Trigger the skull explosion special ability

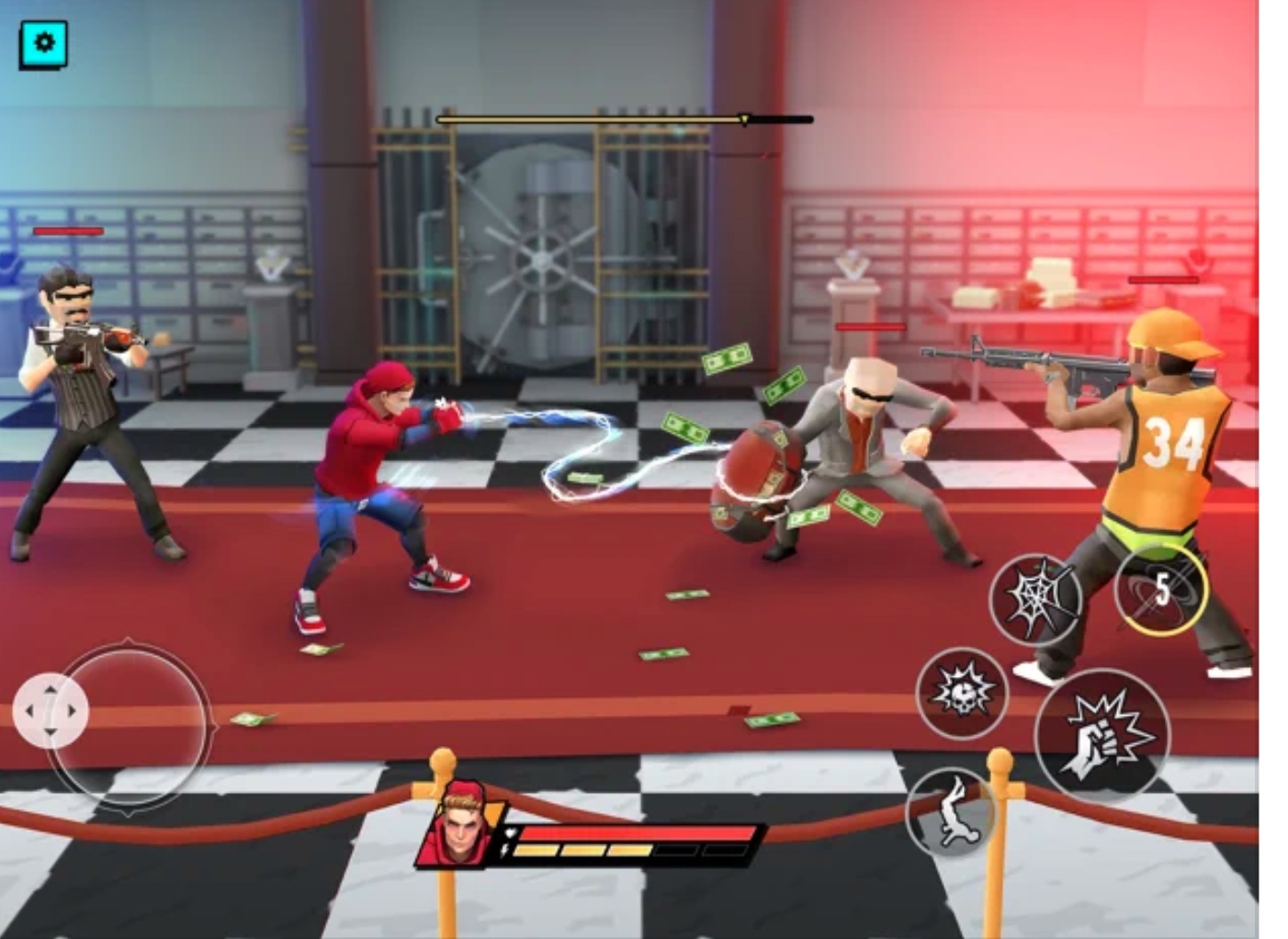(x=962, y=692)
